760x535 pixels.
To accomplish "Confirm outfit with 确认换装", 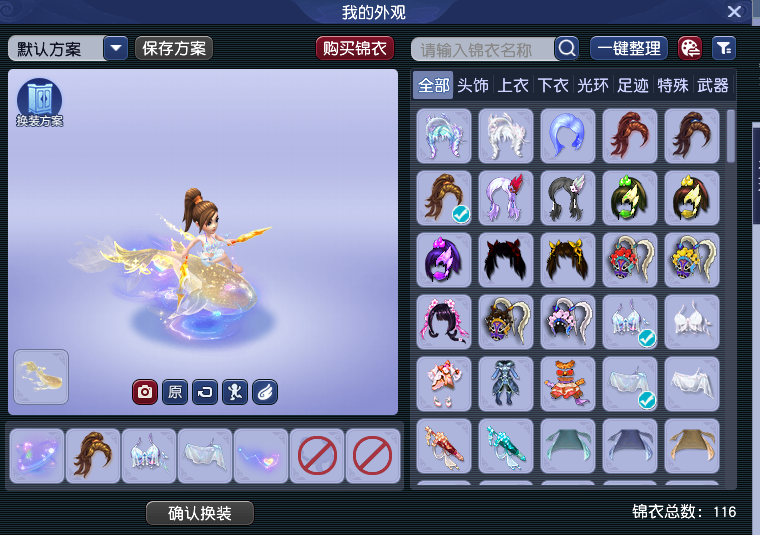I will pos(200,513).
